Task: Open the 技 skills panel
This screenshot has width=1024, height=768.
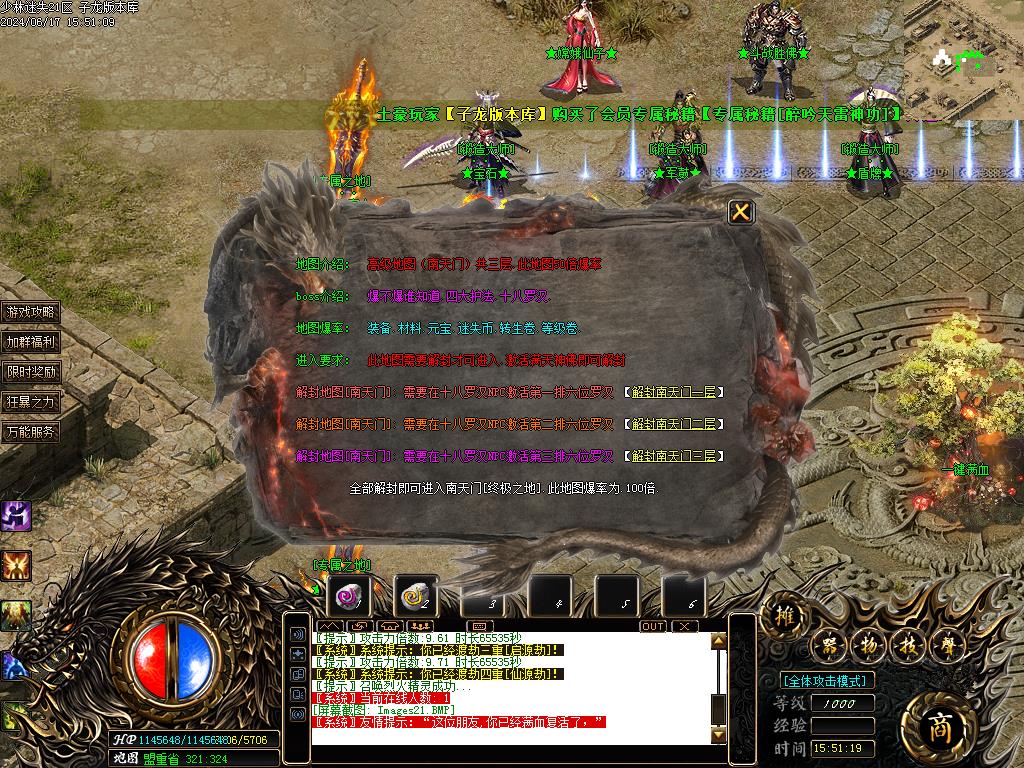Action: (x=905, y=646)
